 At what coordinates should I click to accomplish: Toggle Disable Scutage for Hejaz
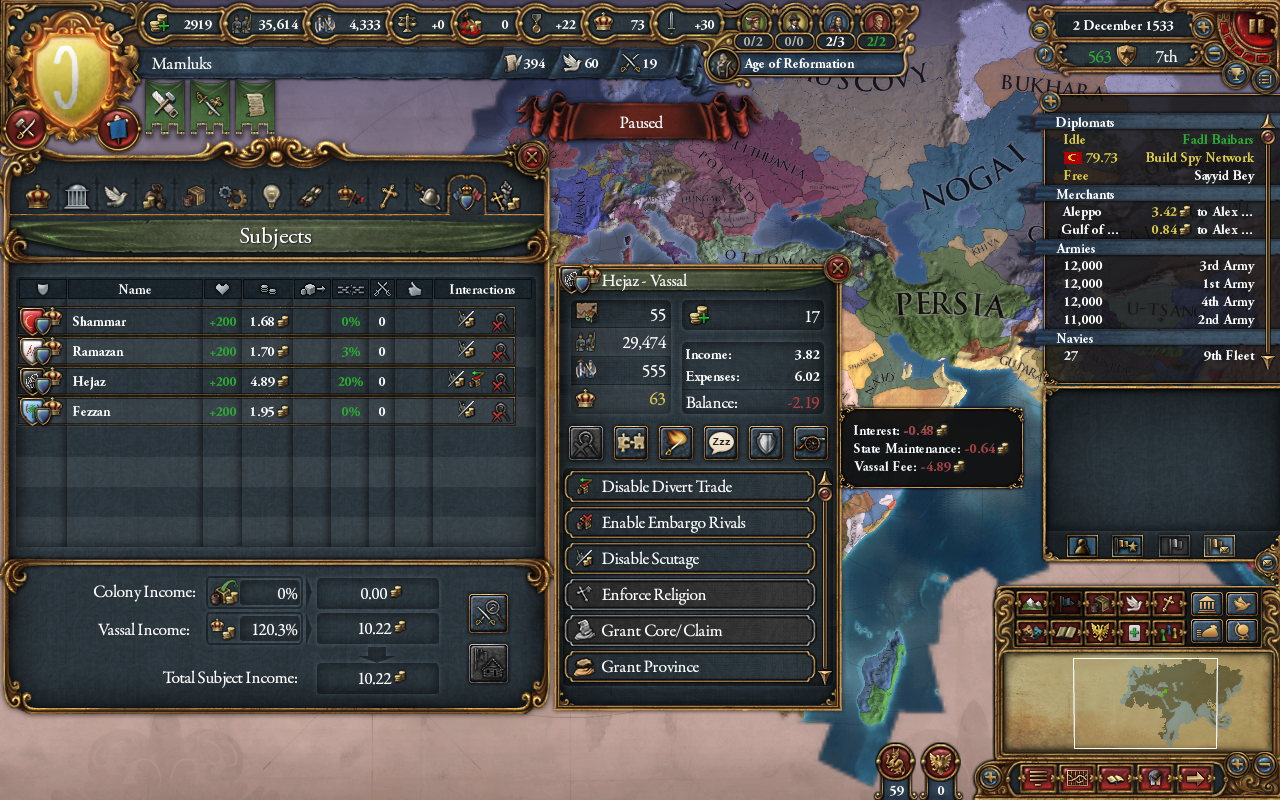689,559
